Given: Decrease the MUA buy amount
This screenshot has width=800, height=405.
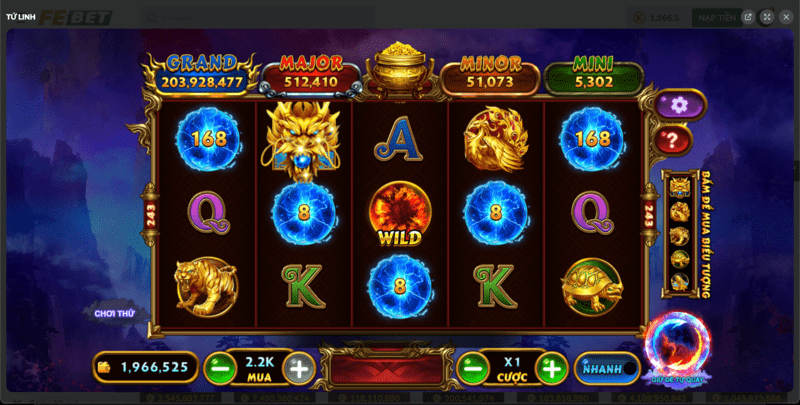Looking at the screenshot, I should tap(220, 368).
